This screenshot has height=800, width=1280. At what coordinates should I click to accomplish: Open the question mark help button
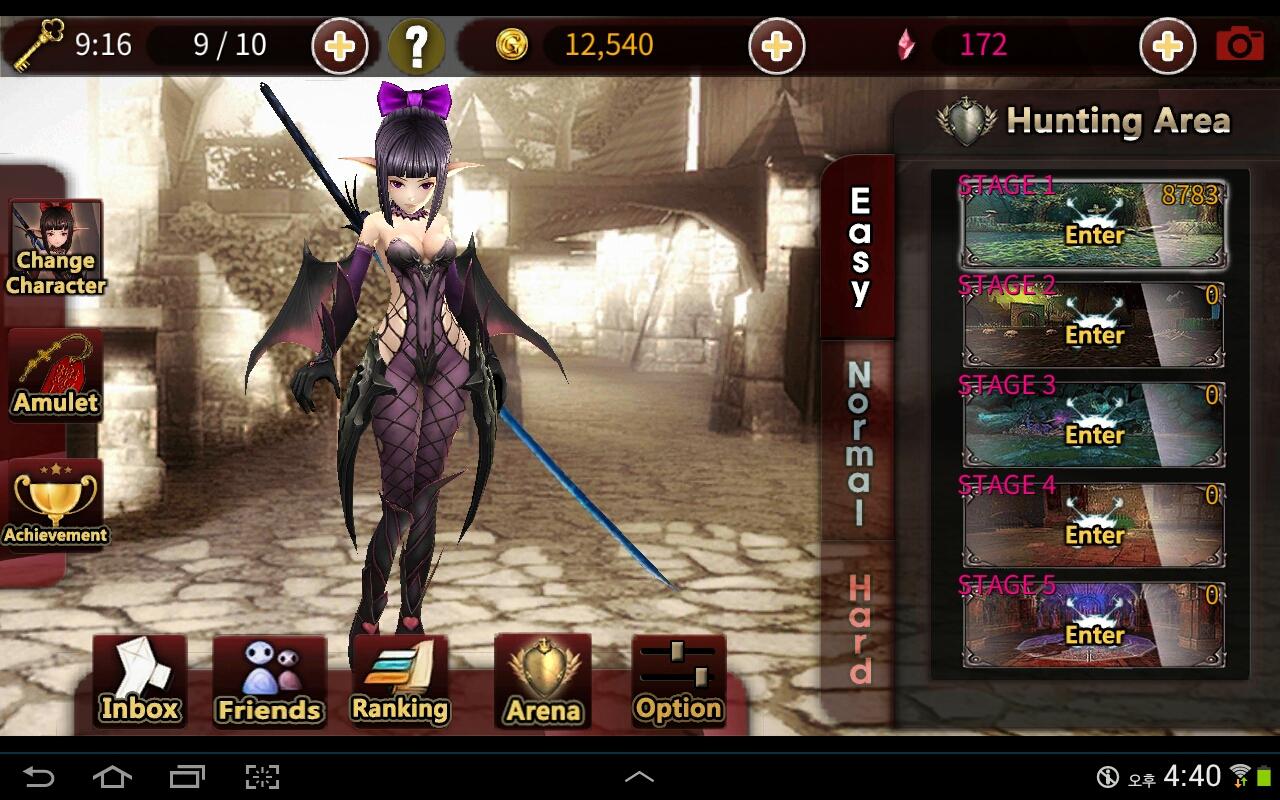[x=416, y=46]
